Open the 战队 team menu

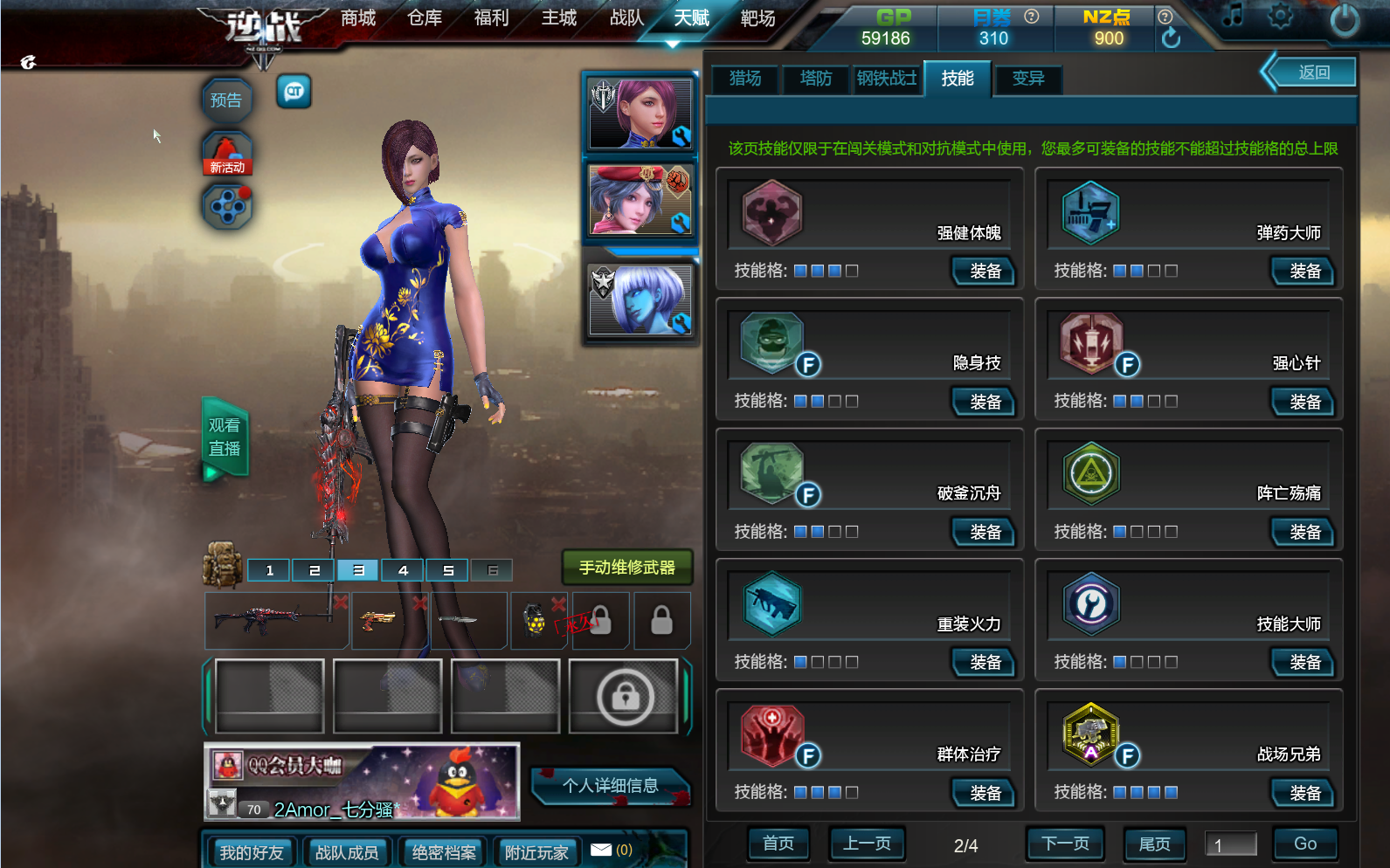click(626, 18)
